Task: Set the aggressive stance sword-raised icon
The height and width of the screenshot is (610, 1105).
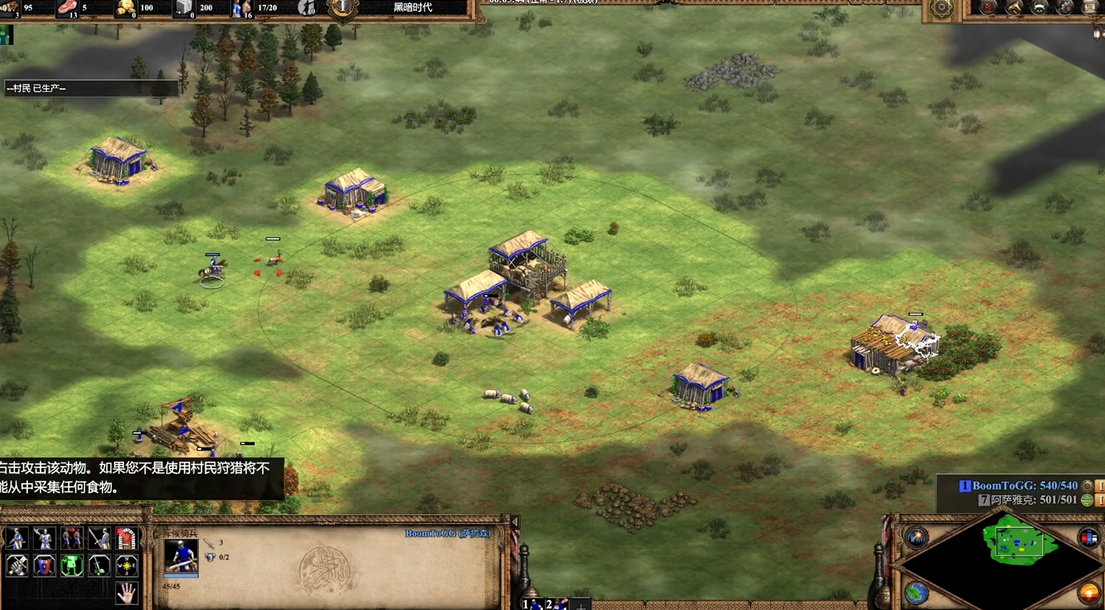Action: pos(17,538)
